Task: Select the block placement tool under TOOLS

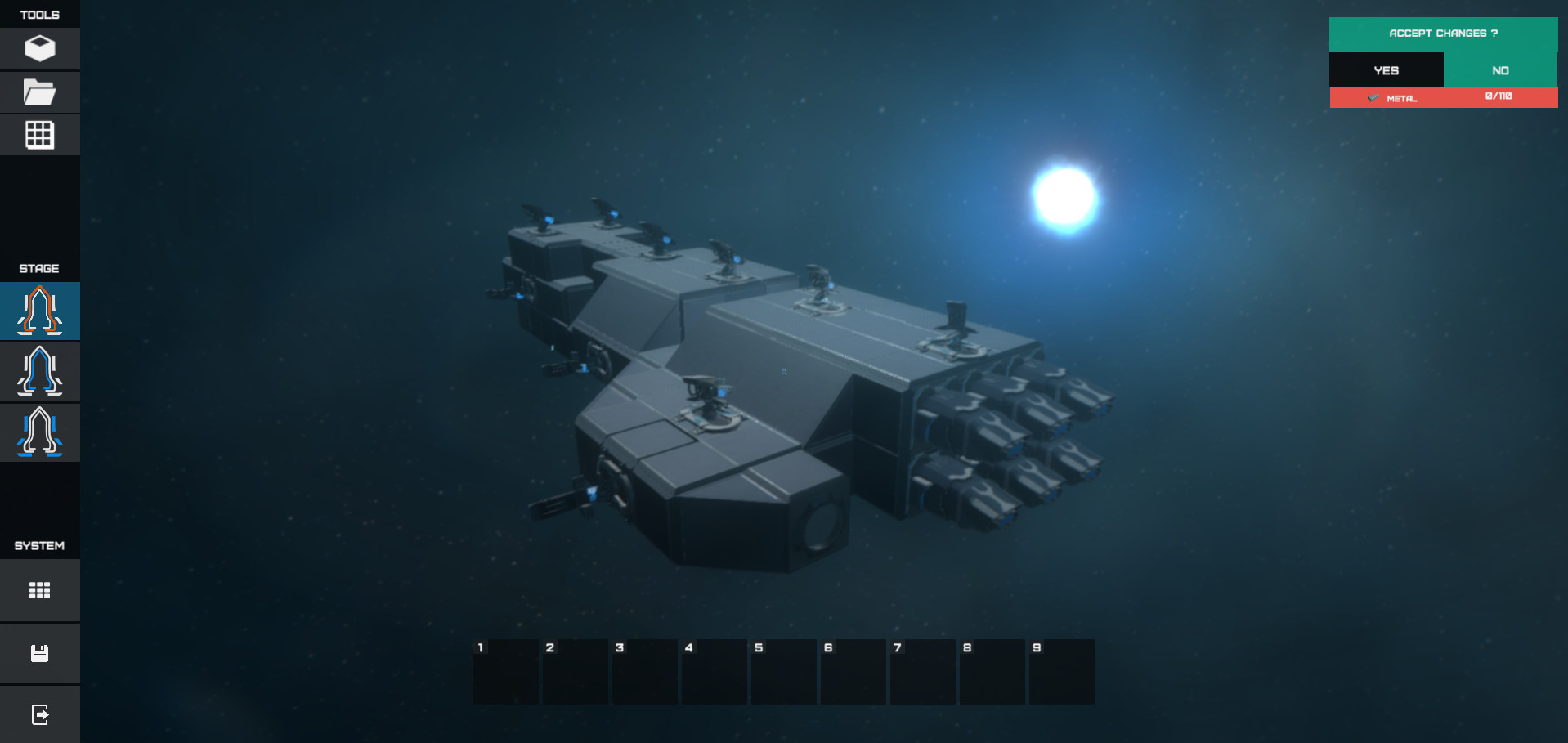Action: click(x=39, y=48)
